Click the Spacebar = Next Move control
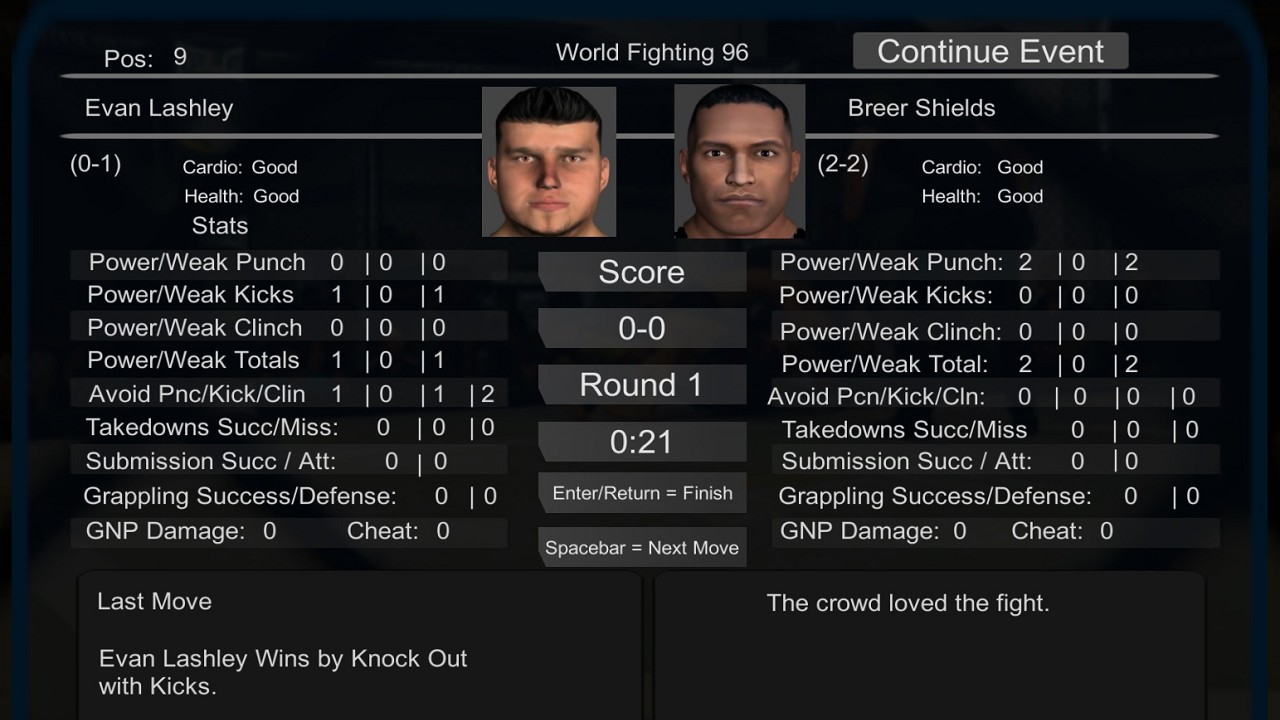 click(x=642, y=546)
